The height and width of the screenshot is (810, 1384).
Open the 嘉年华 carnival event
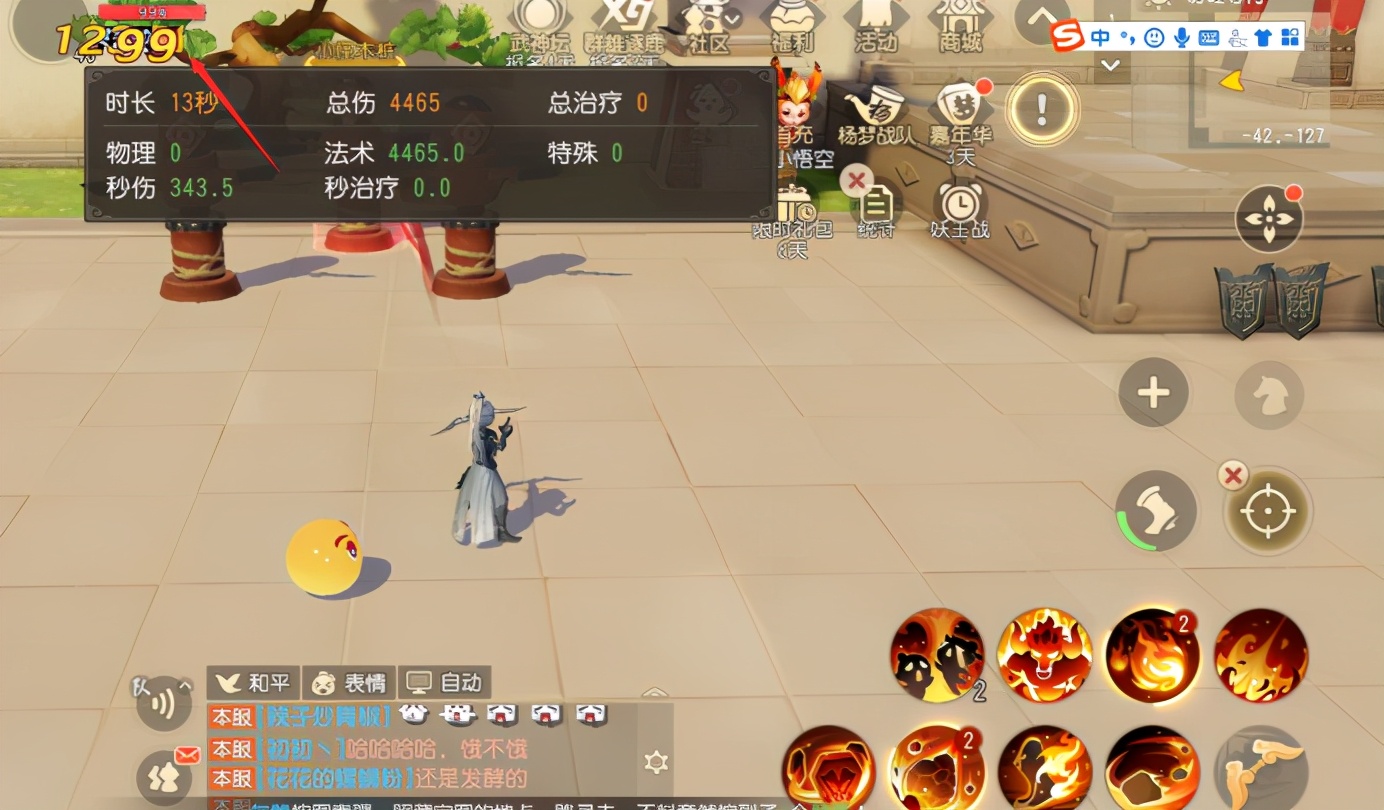click(958, 112)
